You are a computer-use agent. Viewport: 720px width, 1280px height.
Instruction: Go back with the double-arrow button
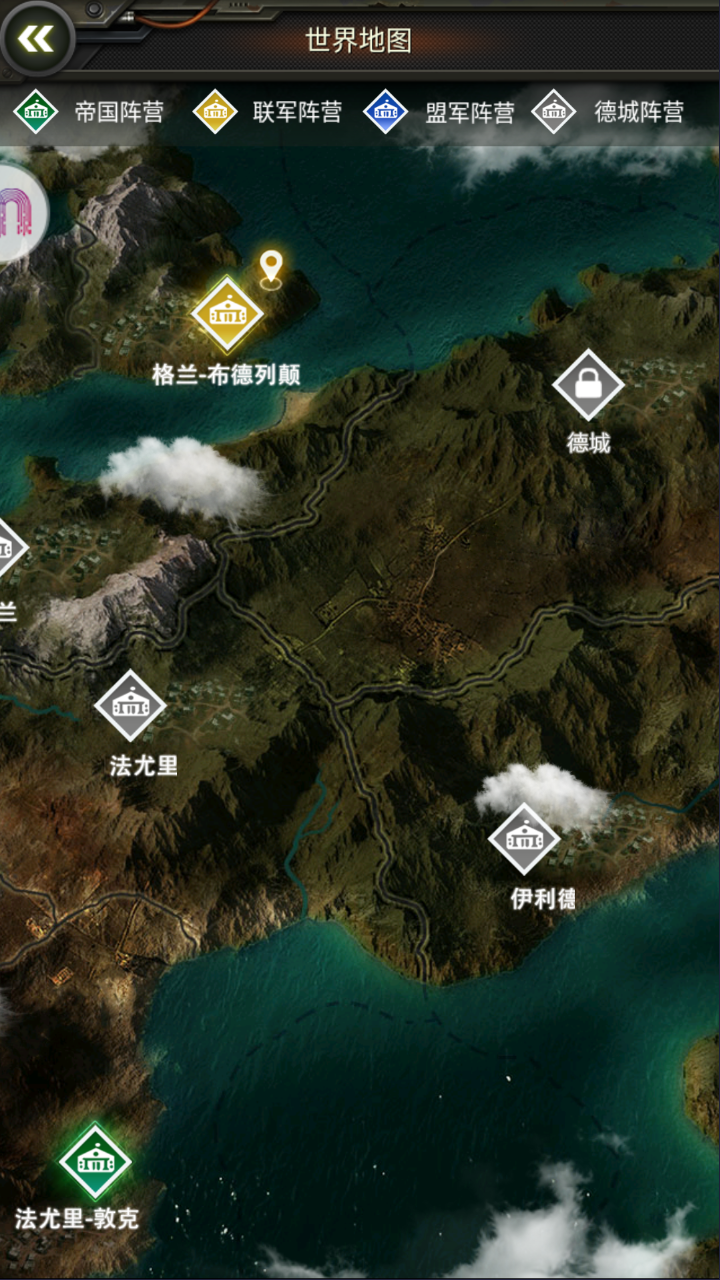click(x=37, y=40)
